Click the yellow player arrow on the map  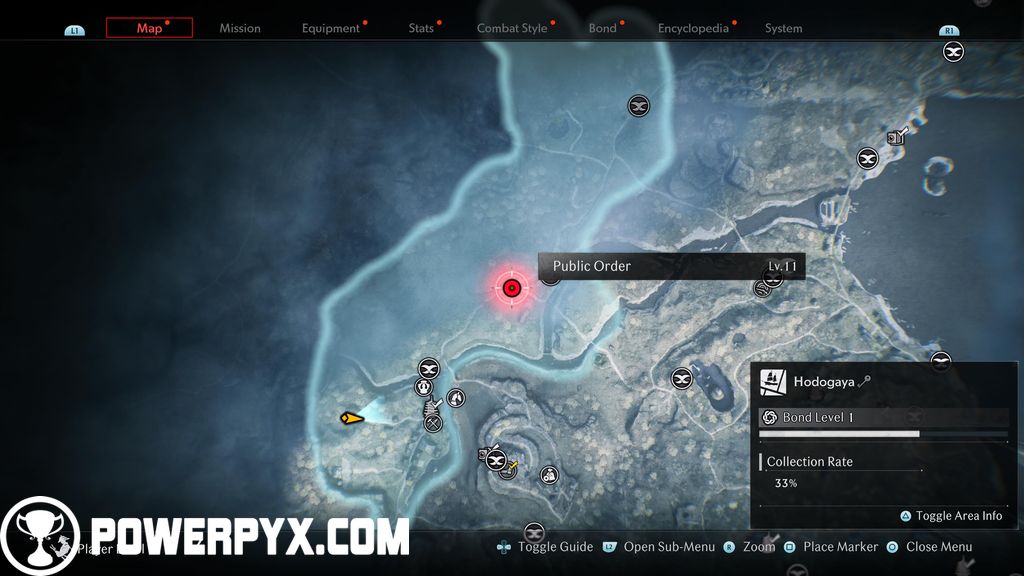click(x=351, y=418)
